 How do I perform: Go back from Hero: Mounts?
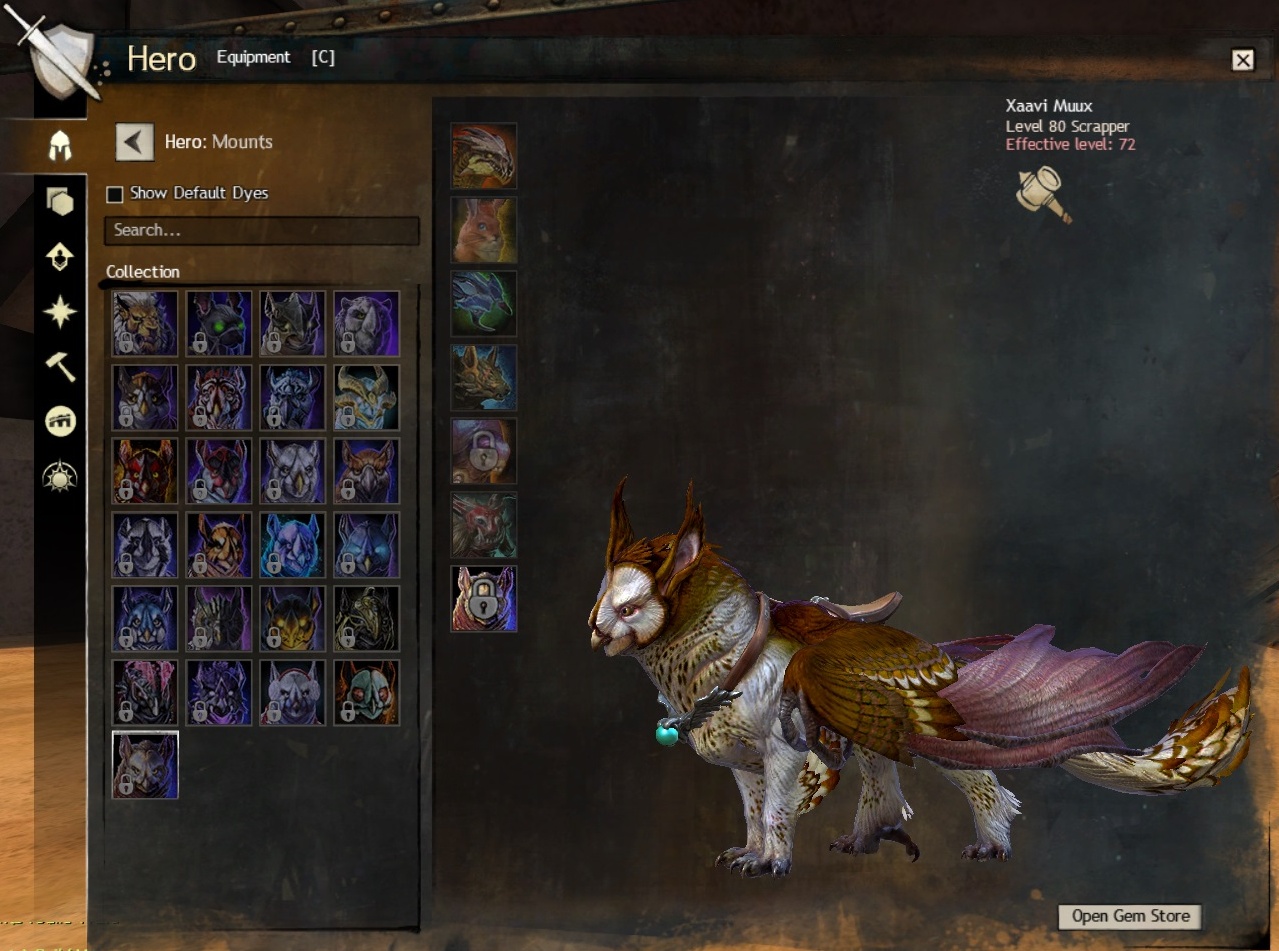pyautogui.click(x=135, y=142)
